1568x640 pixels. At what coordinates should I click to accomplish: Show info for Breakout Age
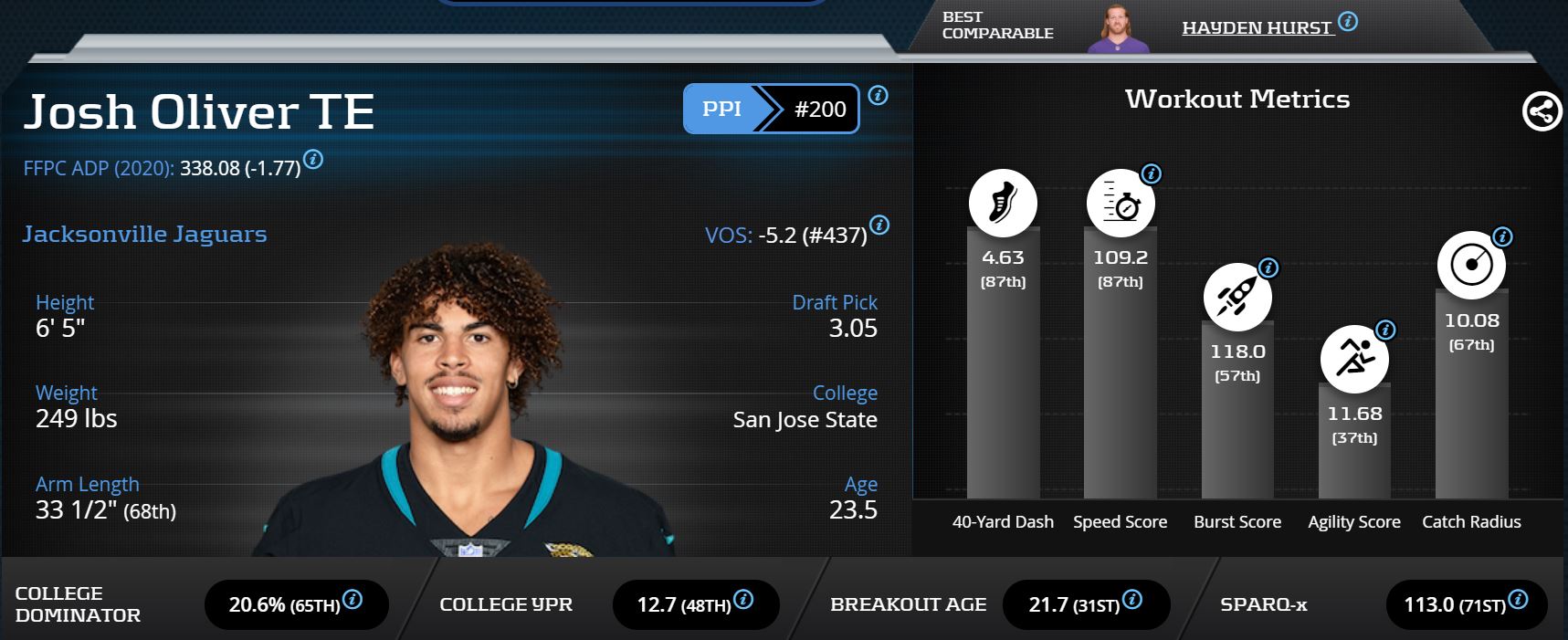tap(1131, 600)
